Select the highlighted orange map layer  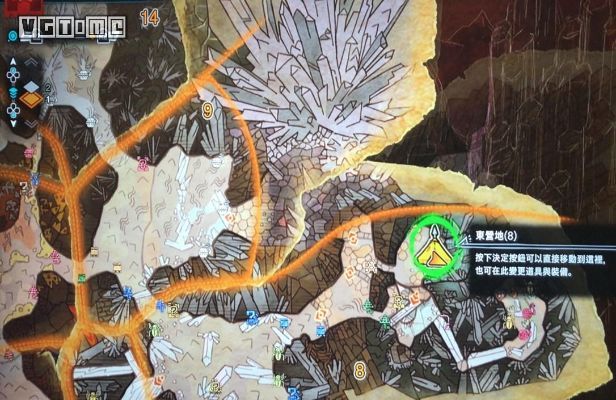click(33, 98)
